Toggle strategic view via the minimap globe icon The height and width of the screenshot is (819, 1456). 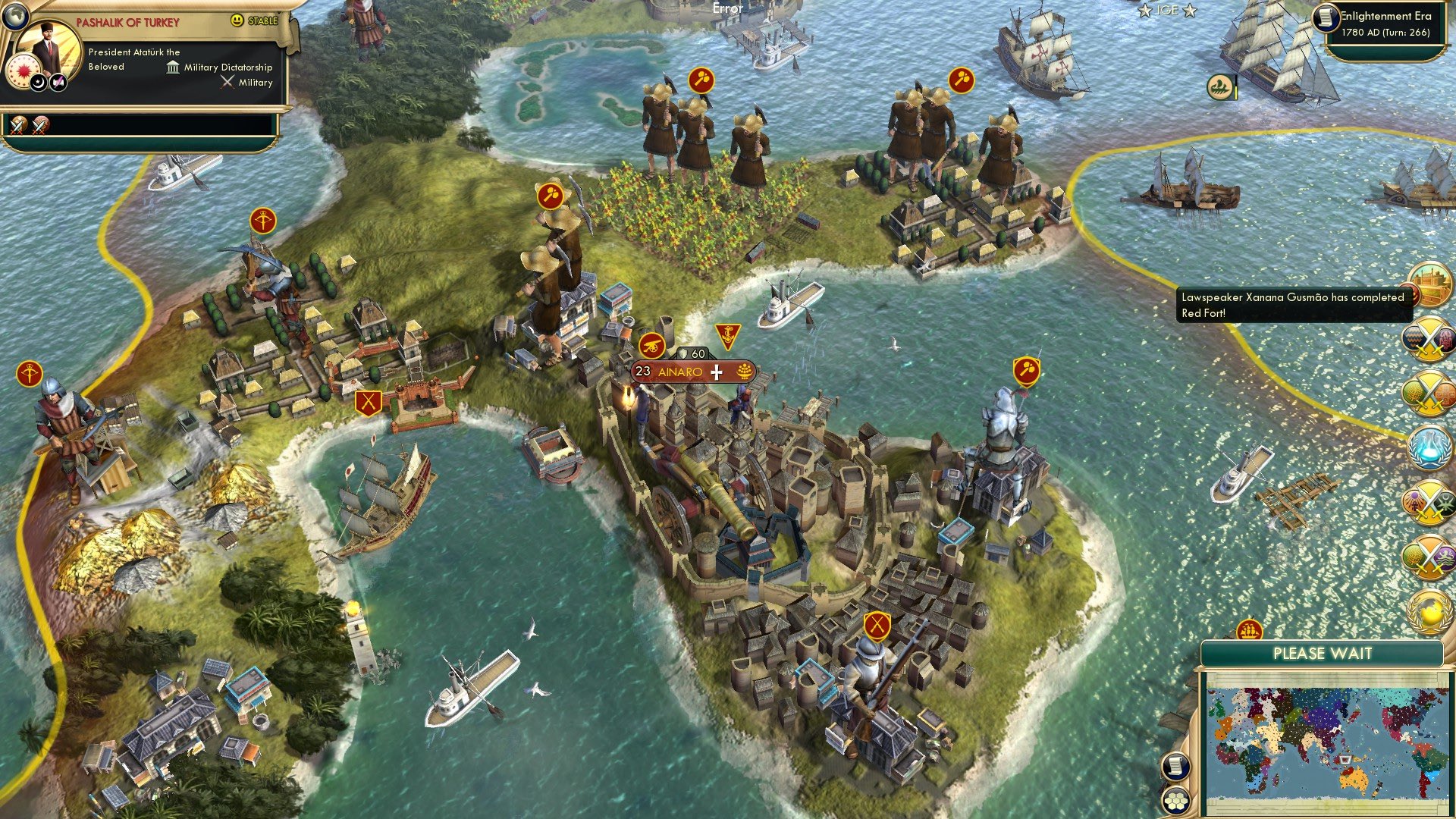[x=15, y=17]
